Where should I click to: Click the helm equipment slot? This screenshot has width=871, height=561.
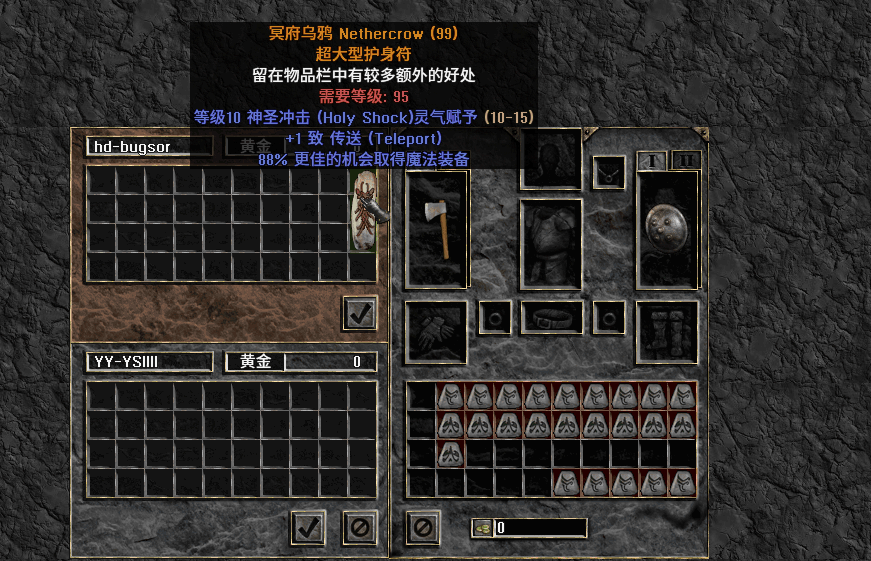coord(551,158)
